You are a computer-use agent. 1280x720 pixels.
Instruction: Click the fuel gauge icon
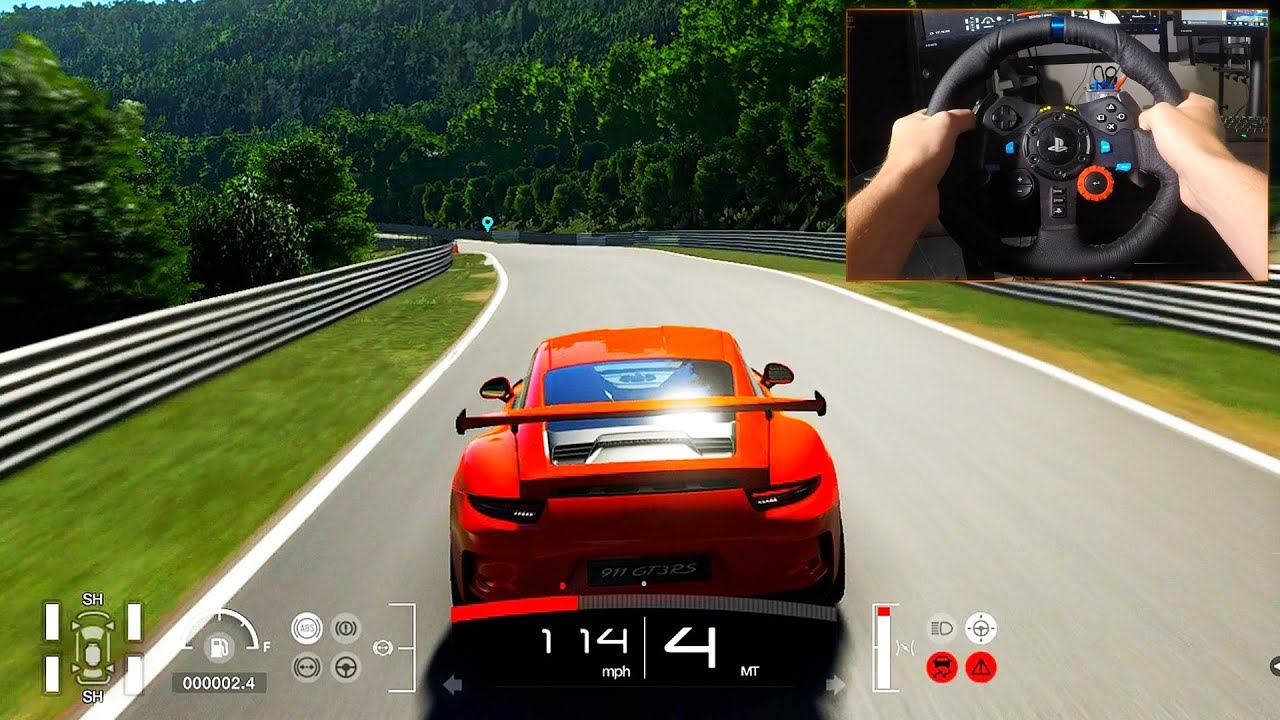tap(221, 647)
